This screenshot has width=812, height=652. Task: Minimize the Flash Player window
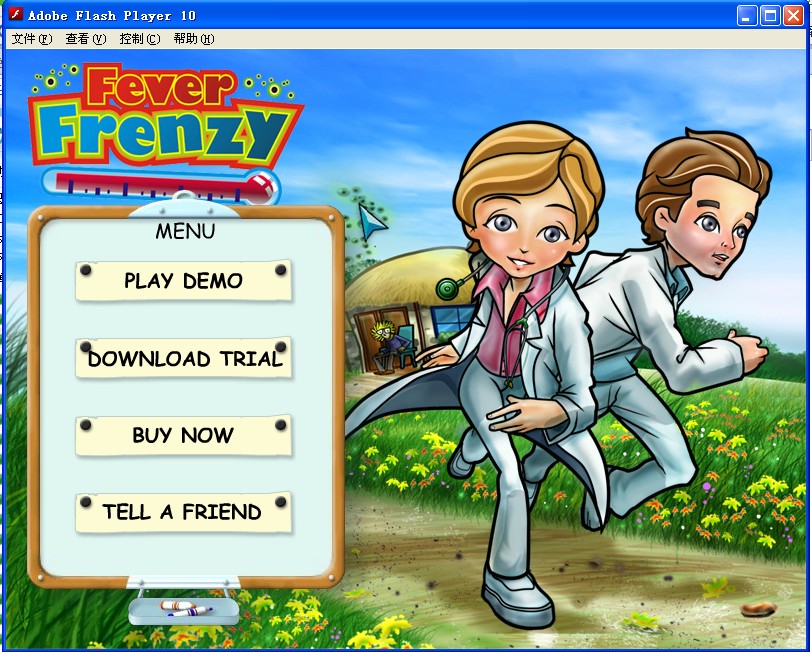pos(747,15)
